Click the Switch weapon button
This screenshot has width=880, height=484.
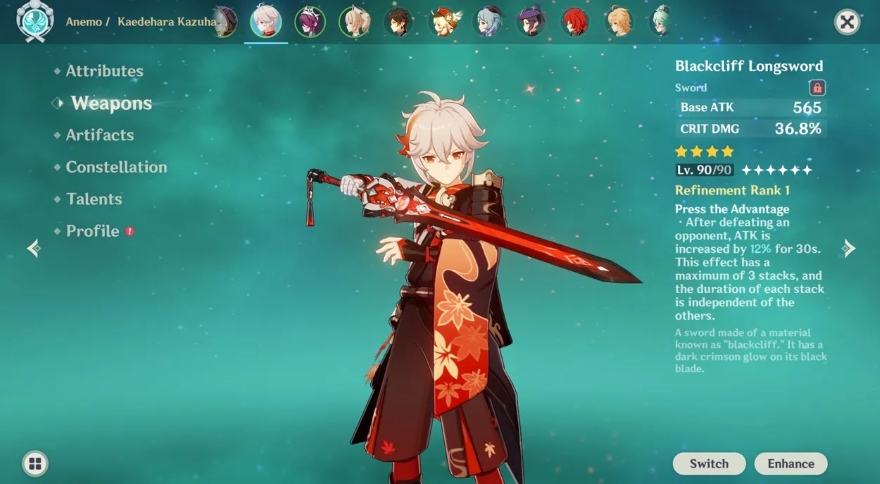pos(709,463)
